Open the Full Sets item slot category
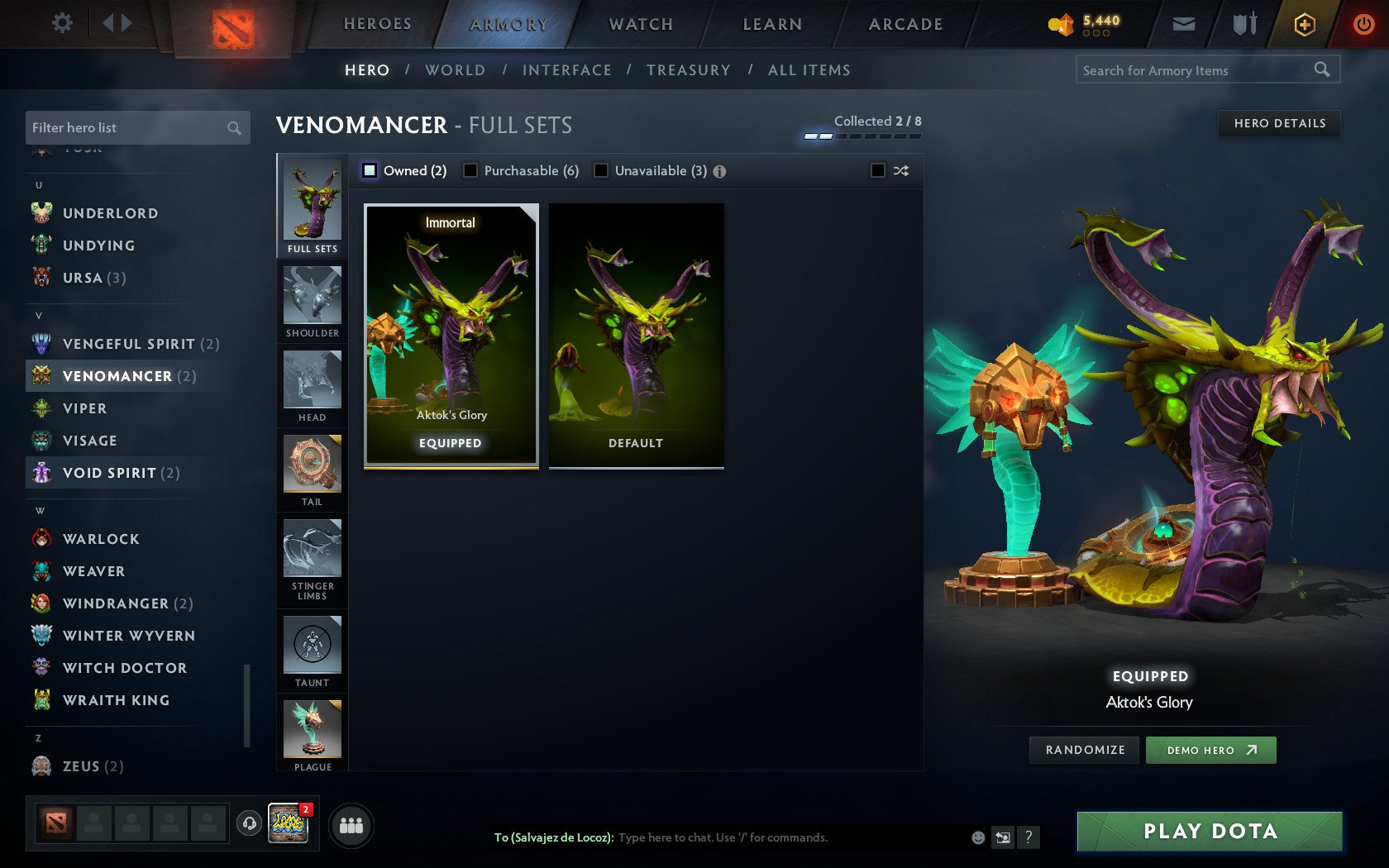The image size is (1389, 868). click(312, 205)
